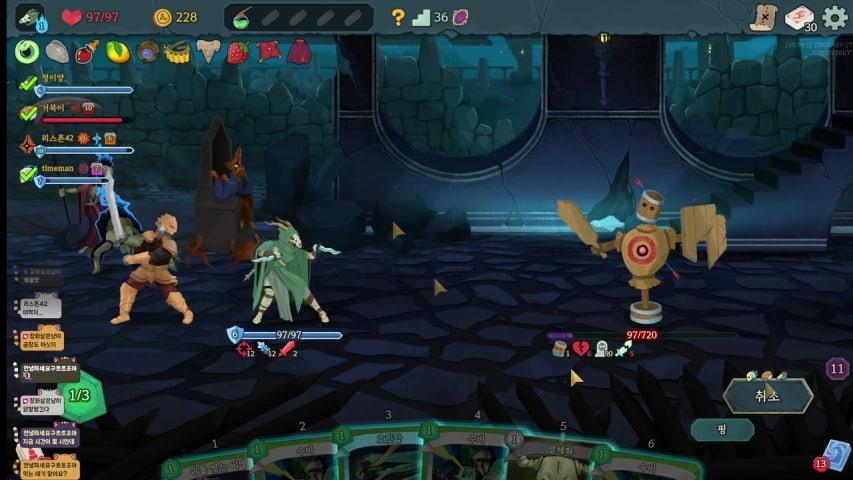Viewport: 853px width, 480px height.
Task: Click the 핑 ping button
Action: (721, 430)
